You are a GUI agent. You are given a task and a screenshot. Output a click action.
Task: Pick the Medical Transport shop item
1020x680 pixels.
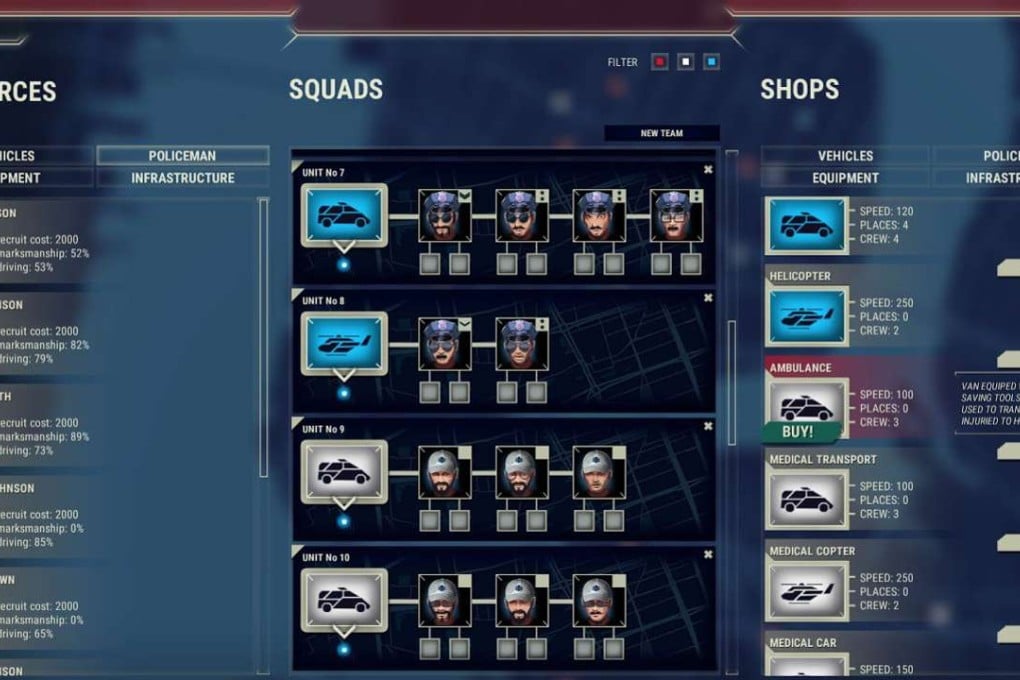click(x=807, y=499)
